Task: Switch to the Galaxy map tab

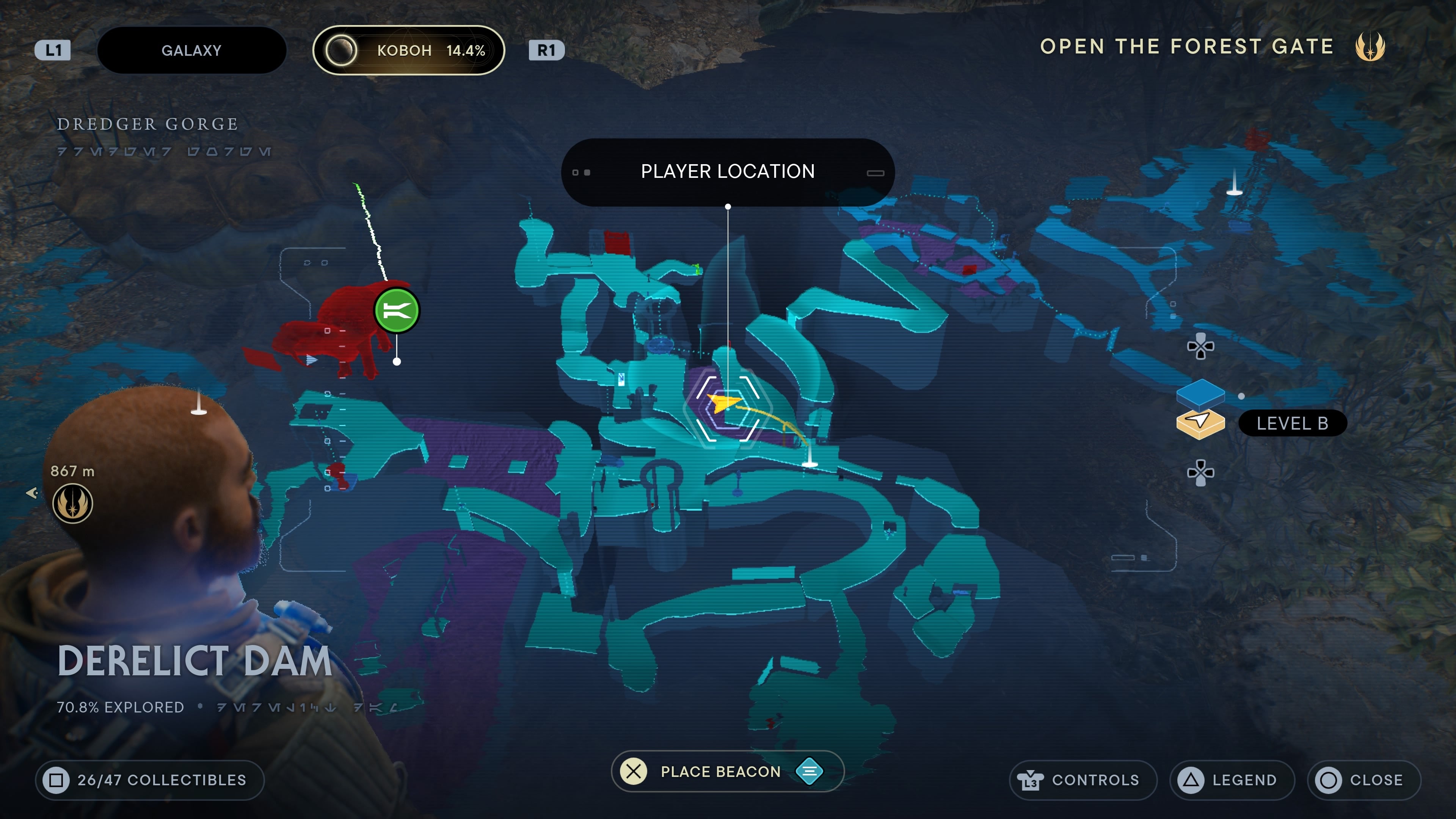Action: tap(191, 50)
